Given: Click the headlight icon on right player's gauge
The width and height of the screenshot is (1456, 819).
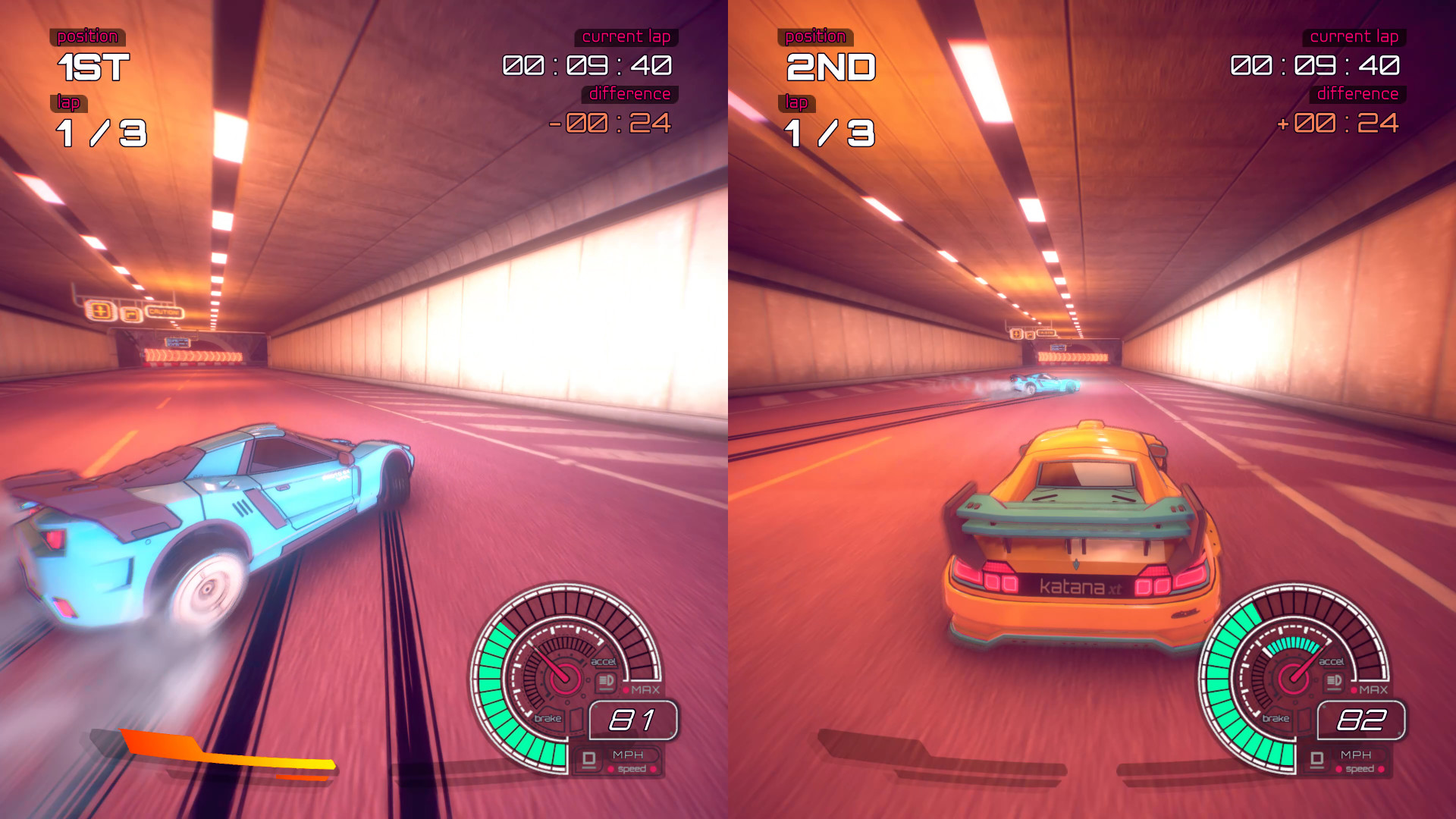Looking at the screenshot, I should click(1334, 680).
